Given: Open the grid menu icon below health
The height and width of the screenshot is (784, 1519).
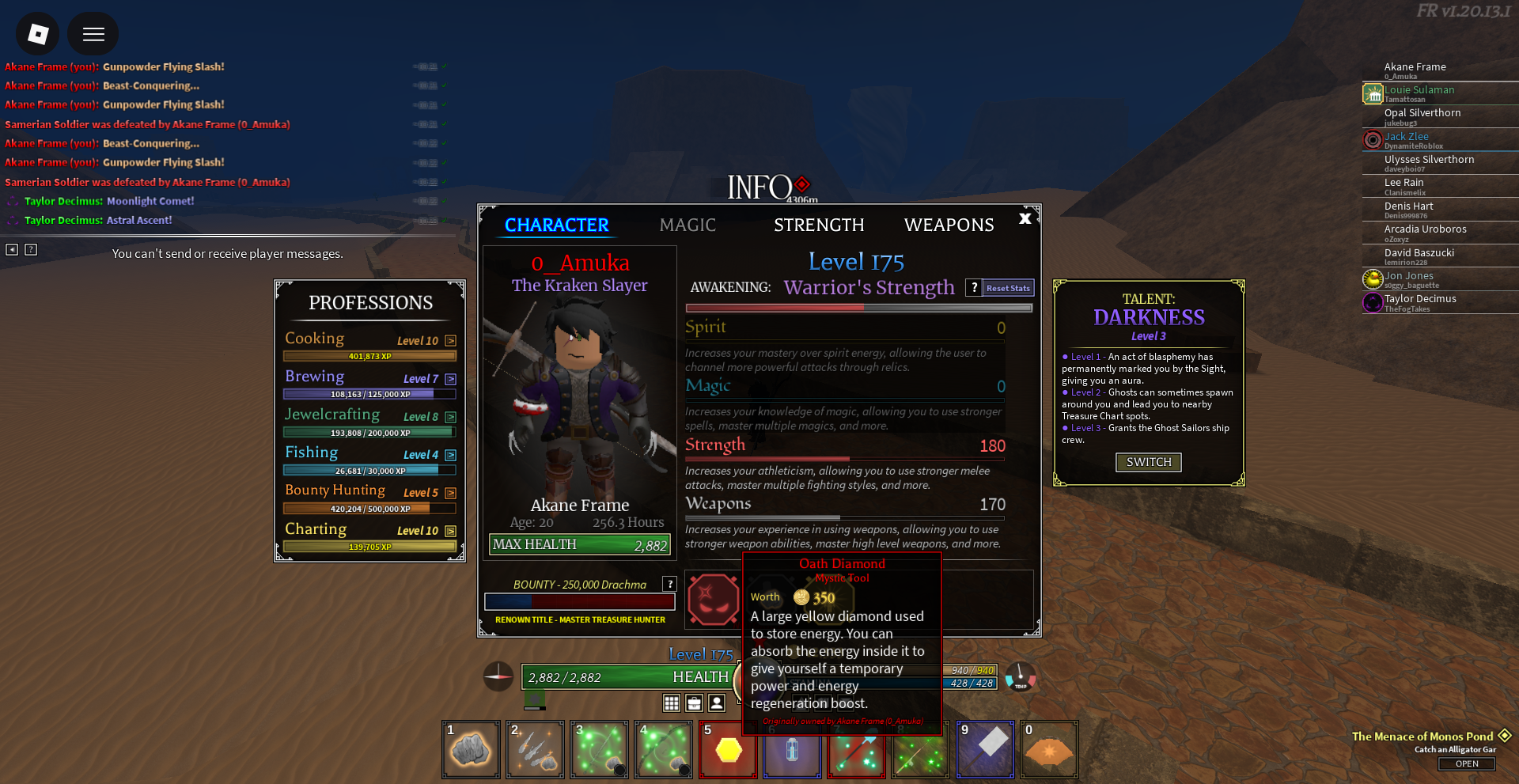Looking at the screenshot, I should coord(672,703).
